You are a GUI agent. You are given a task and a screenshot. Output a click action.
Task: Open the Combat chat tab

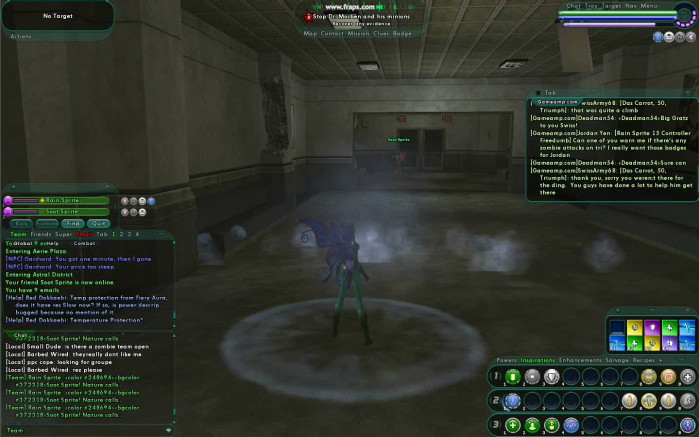click(x=84, y=243)
